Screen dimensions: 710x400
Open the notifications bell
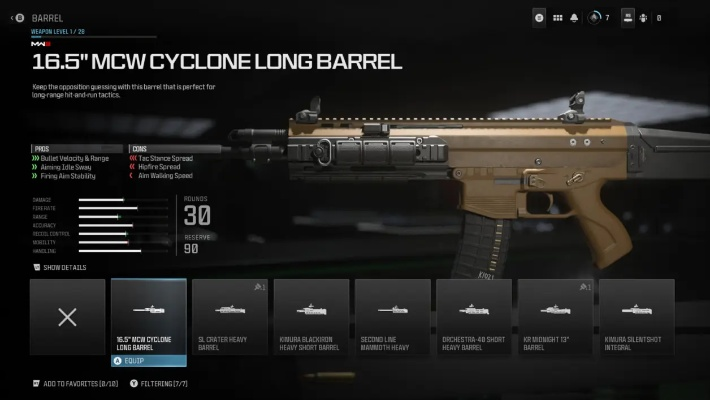pyautogui.click(x=574, y=17)
